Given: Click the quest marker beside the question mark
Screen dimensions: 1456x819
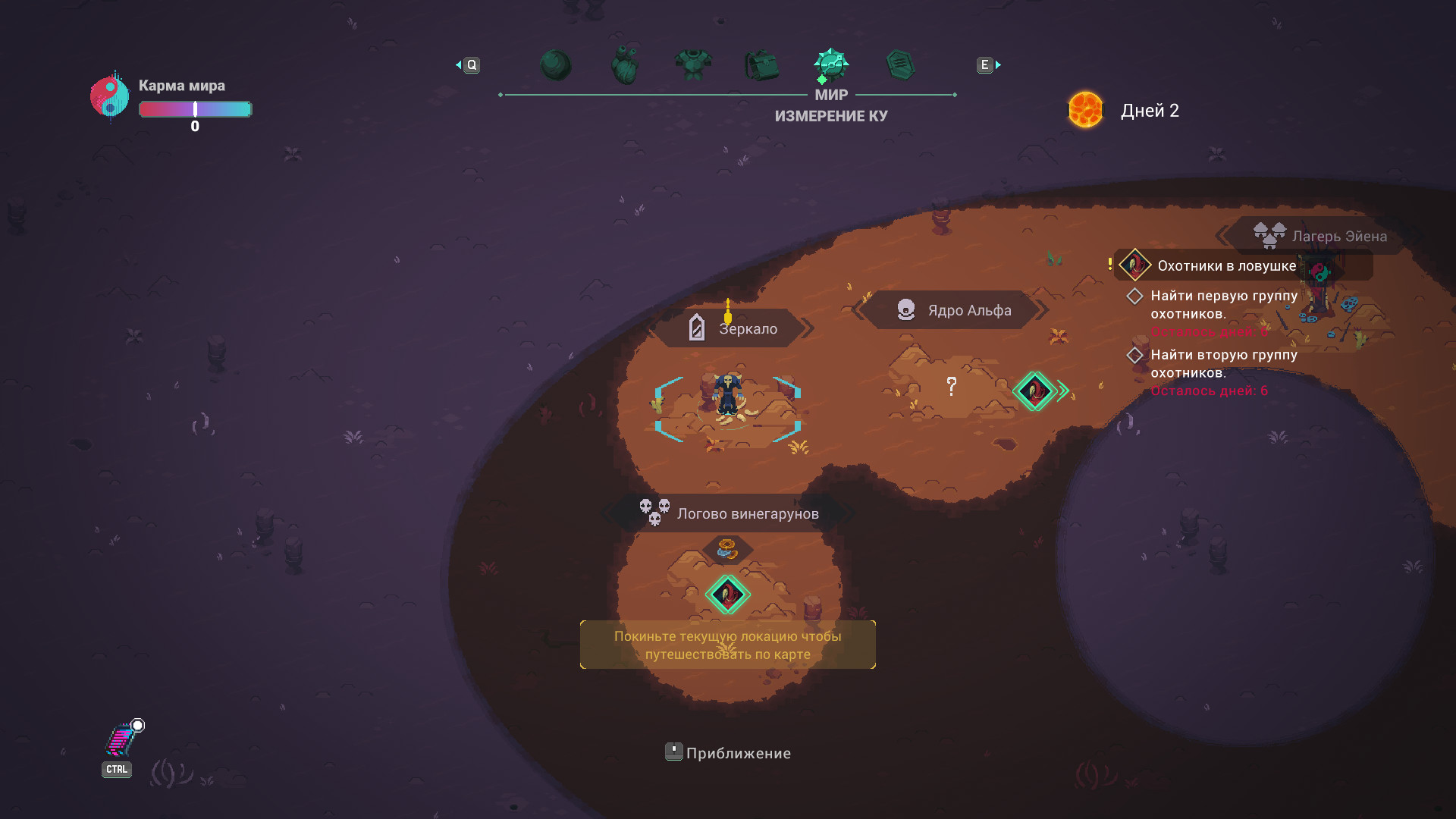Looking at the screenshot, I should (x=1034, y=391).
